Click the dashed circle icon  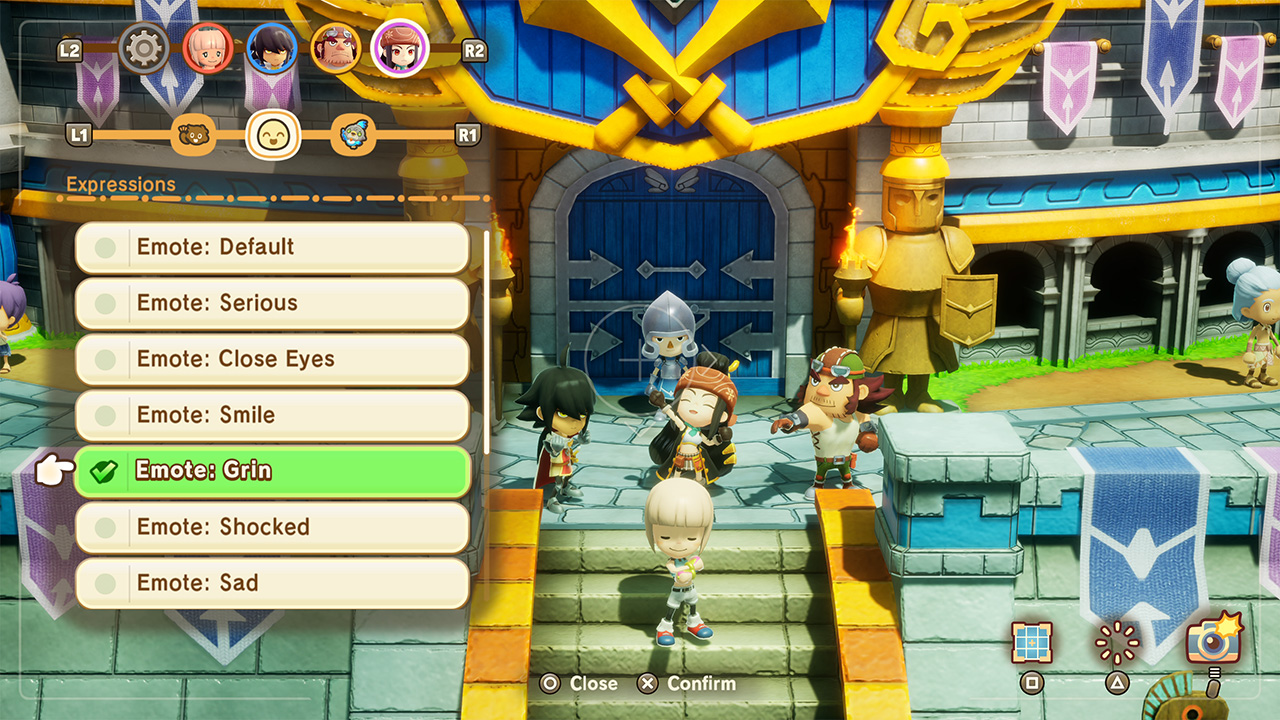[1117, 643]
